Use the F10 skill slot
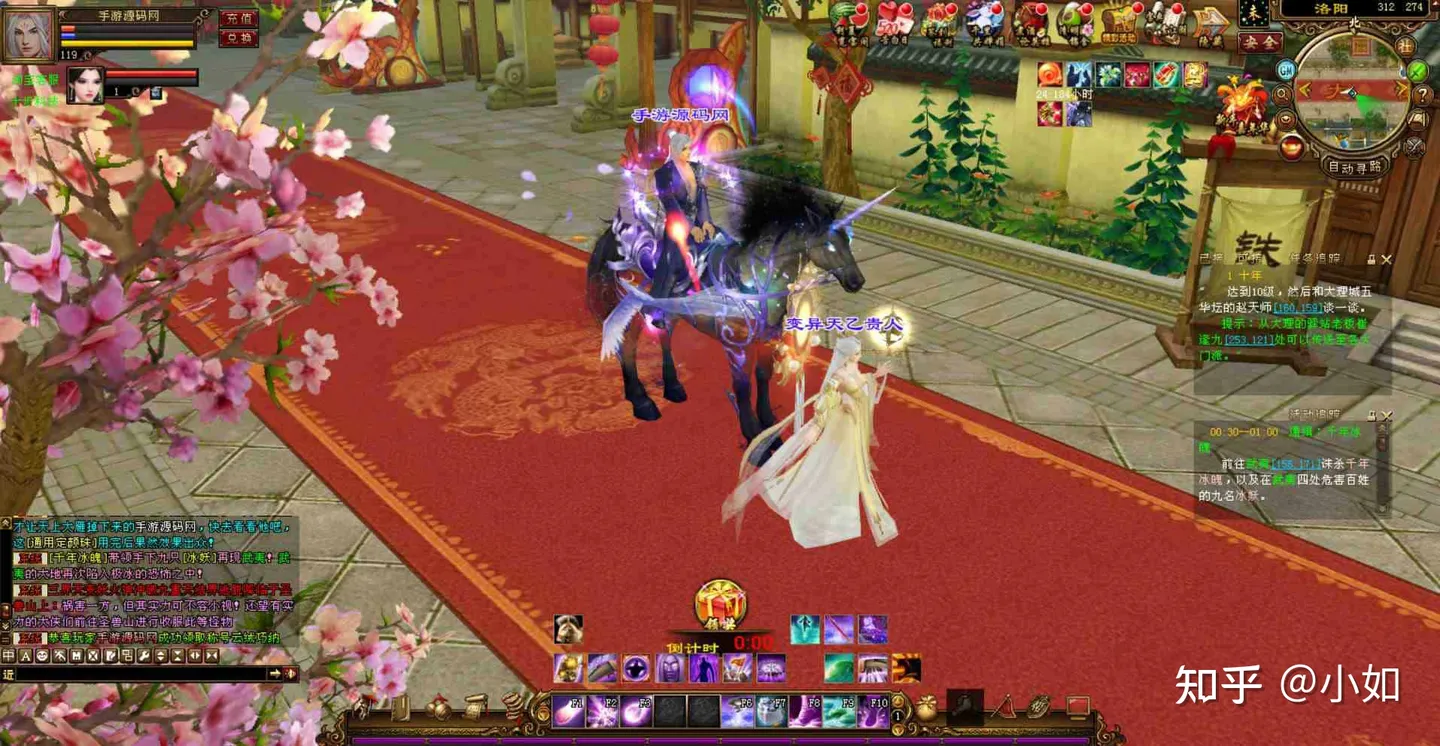 pyautogui.click(x=873, y=711)
